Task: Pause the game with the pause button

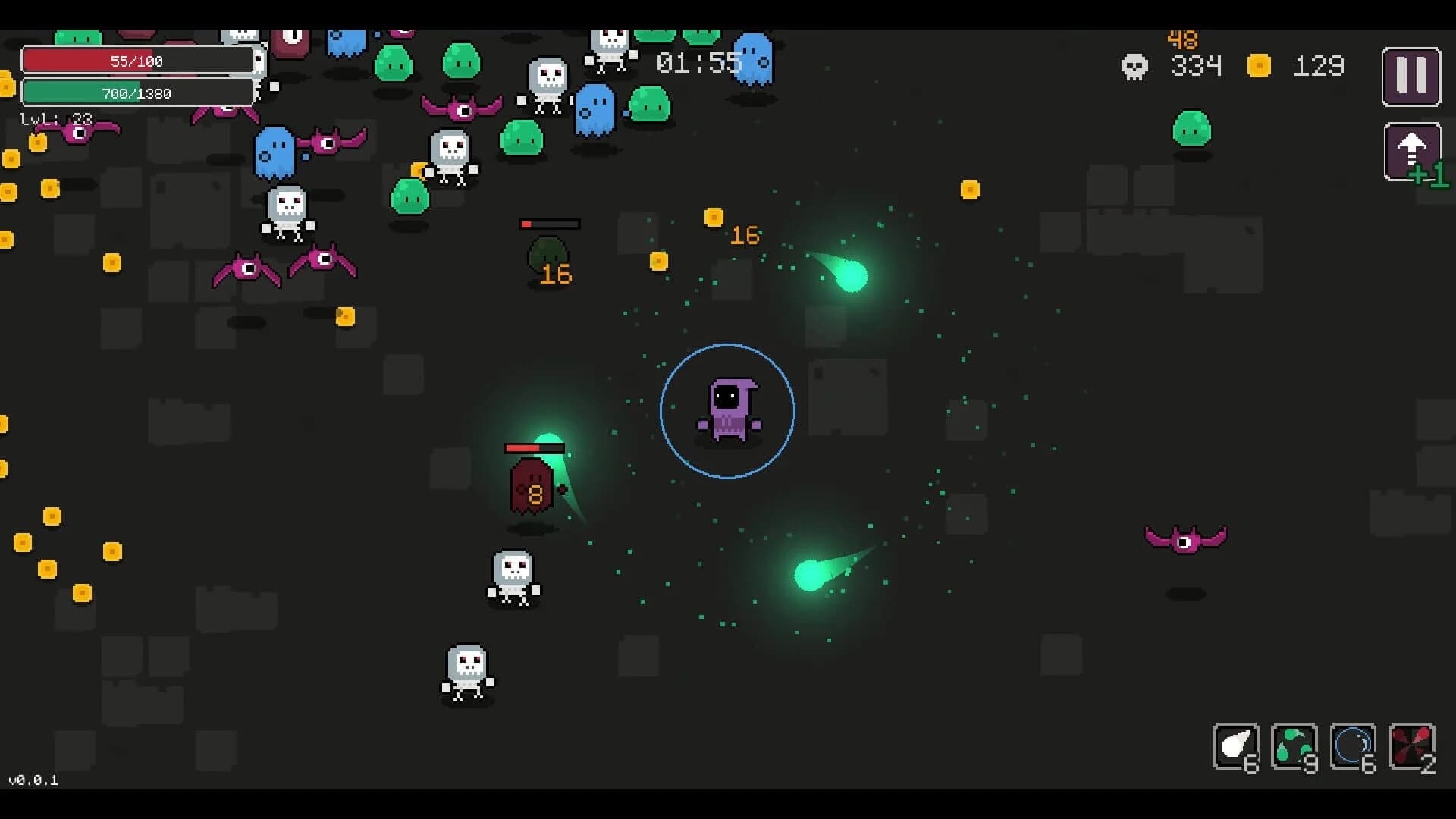Action: (1412, 76)
